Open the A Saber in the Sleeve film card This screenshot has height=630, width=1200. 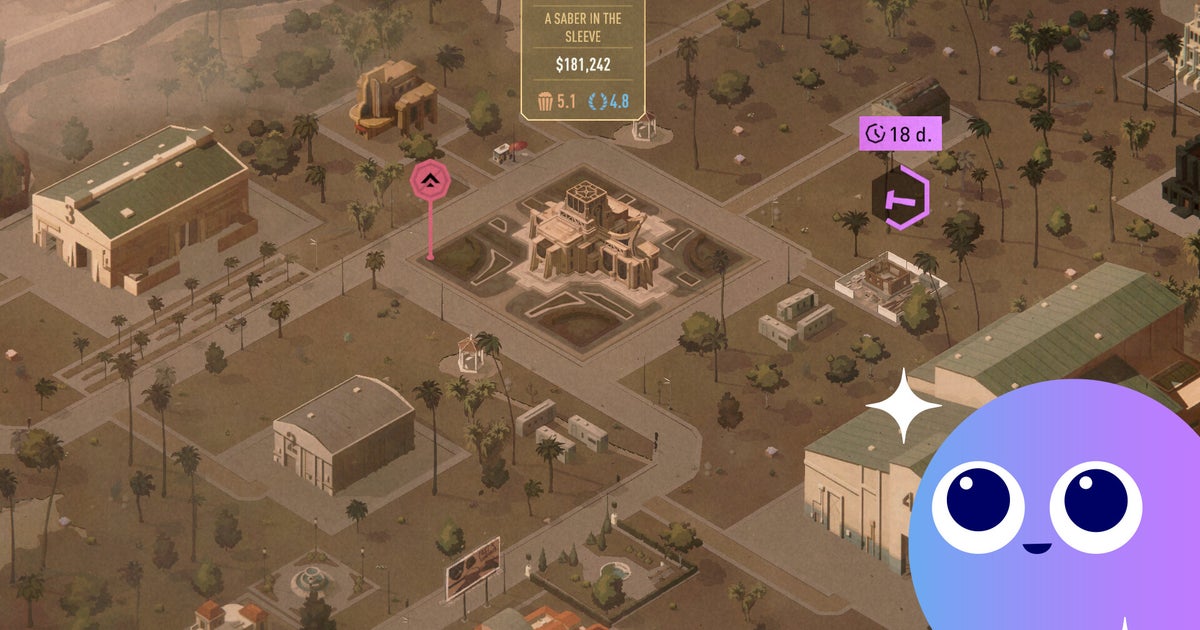click(x=584, y=60)
